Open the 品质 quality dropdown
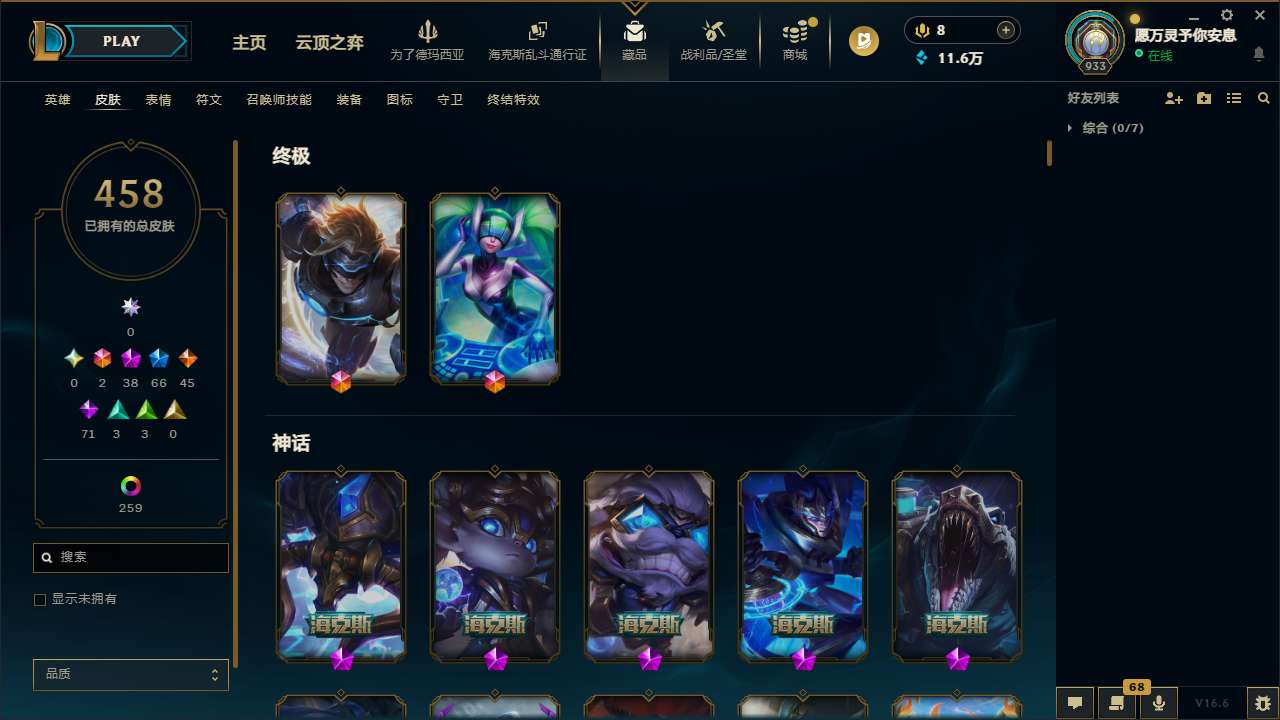This screenshot has width=1280, height=720. tap(130, 674)
